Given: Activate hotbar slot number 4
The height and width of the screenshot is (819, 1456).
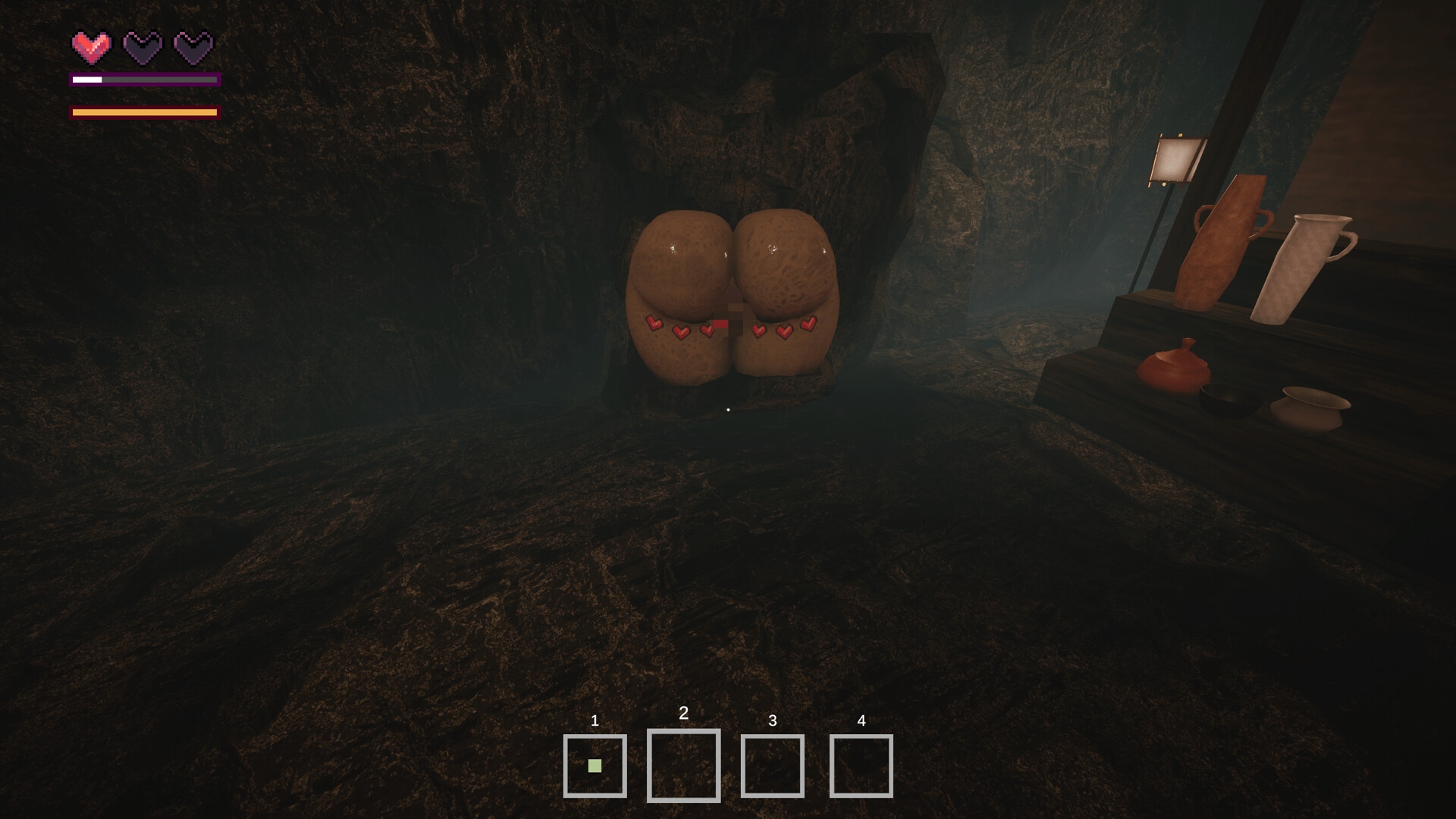Looking at the screenshot, I should tap(861, 766).
